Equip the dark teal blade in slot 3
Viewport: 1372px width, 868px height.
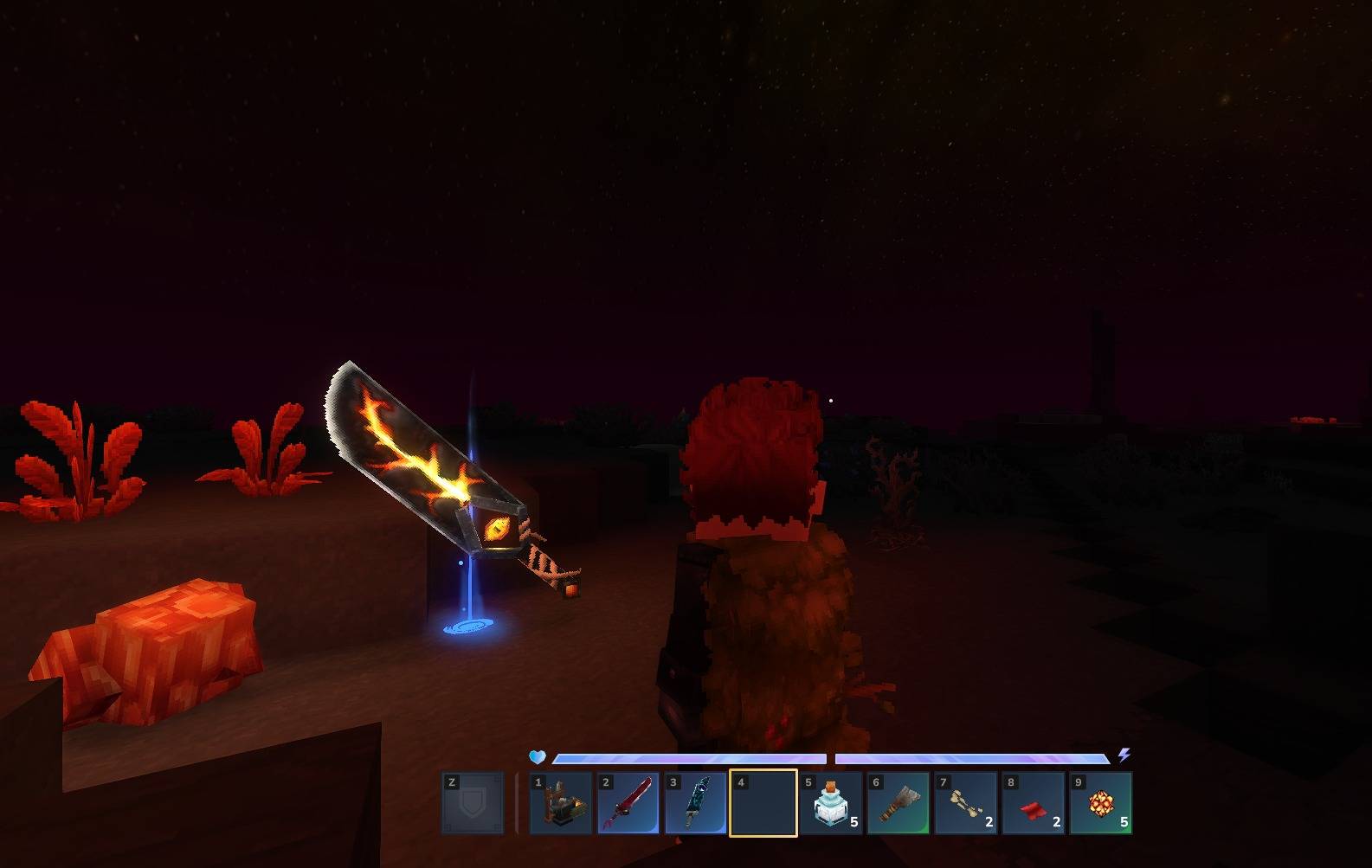pos(696,803)
